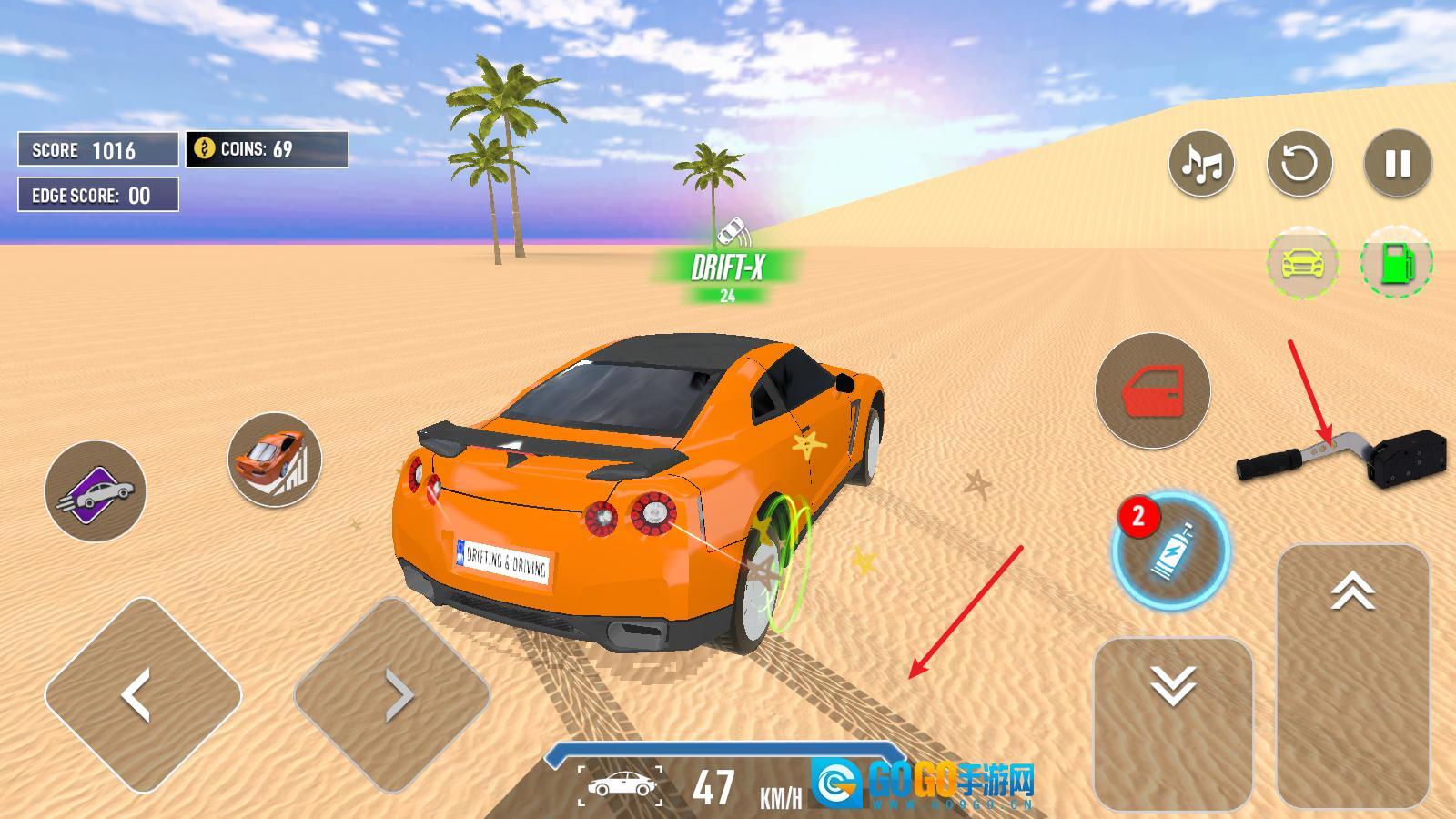
Task: Tap the green fuel pump icon
Action: 1396,263
